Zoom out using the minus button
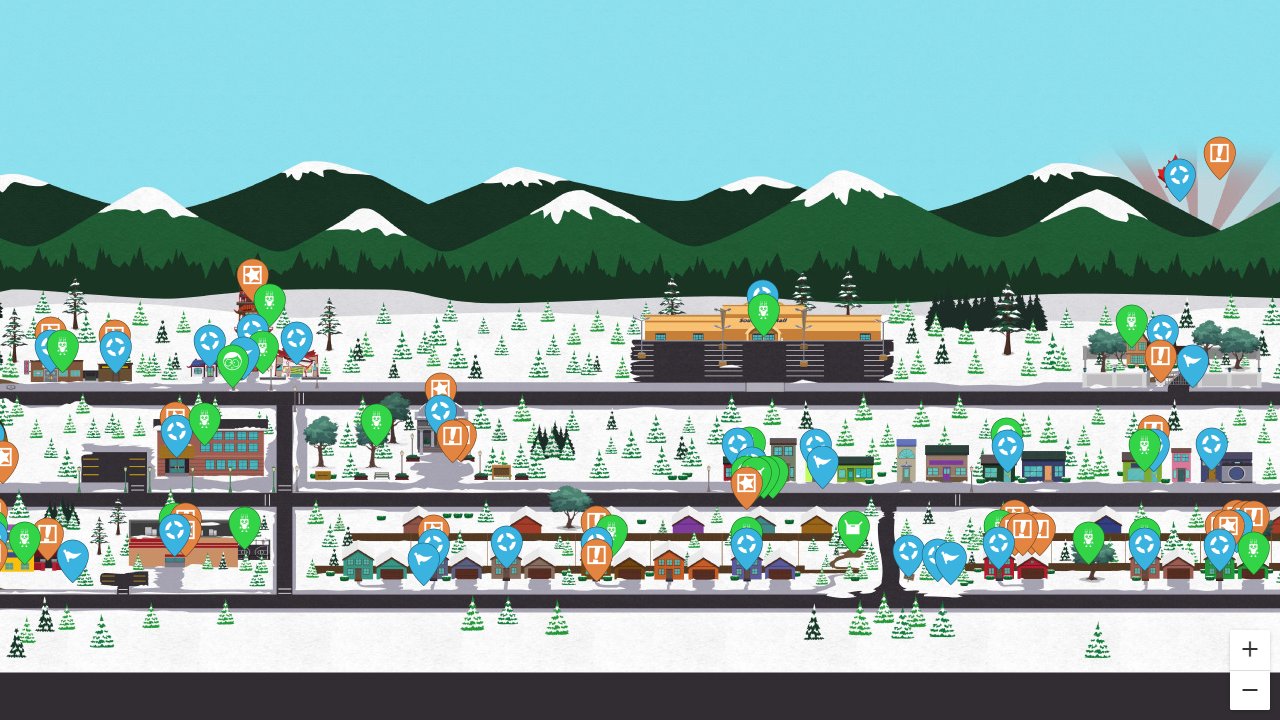 [1249, 689]
